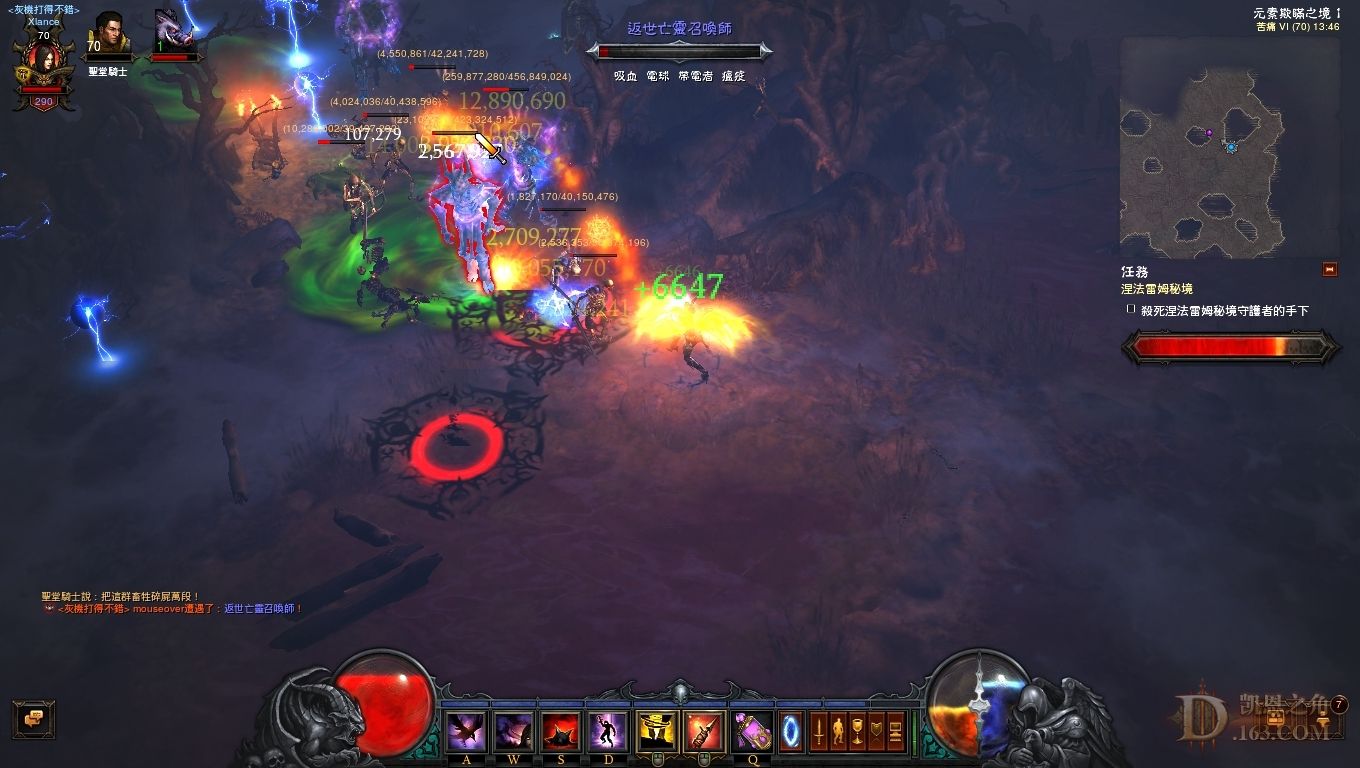Activate the raven skill on A
Screen dimensions: 1360x768
click(466, 732)
